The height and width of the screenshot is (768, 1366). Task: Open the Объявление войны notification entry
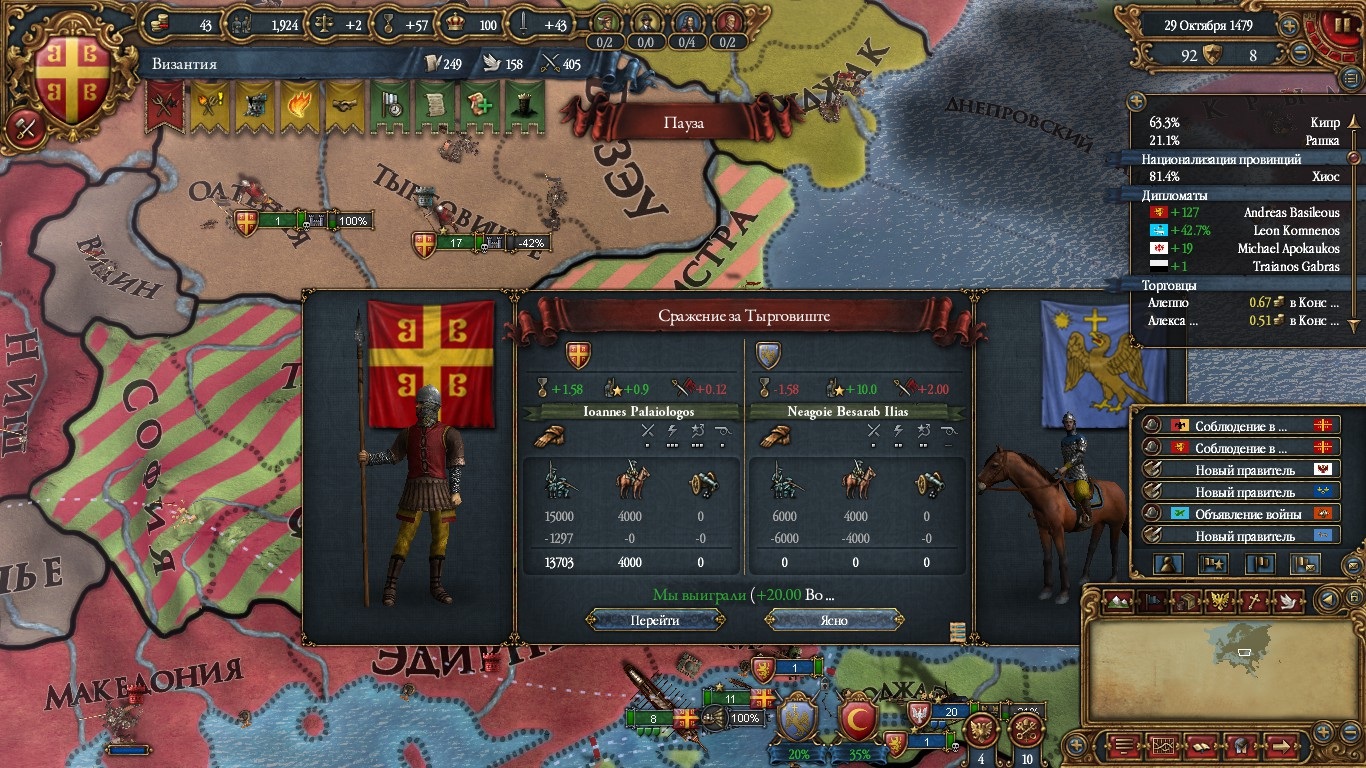coord(1248,513)
